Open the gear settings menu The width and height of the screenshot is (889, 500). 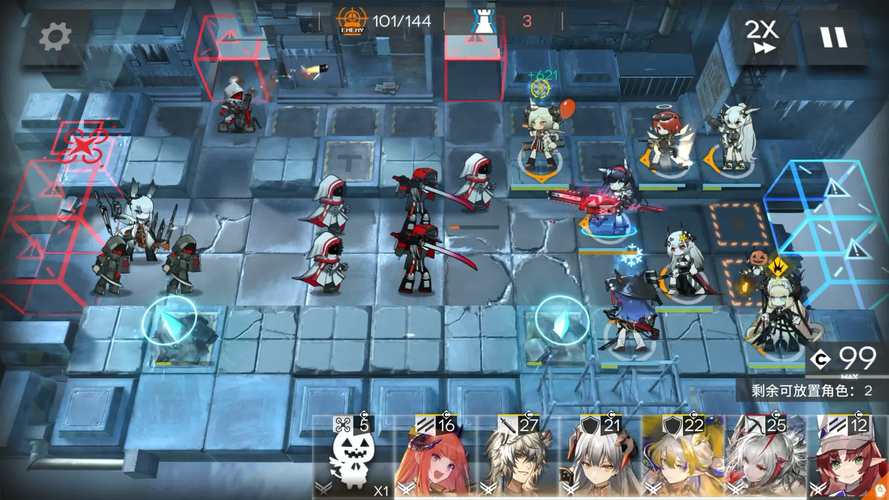(x=54, y=37)
